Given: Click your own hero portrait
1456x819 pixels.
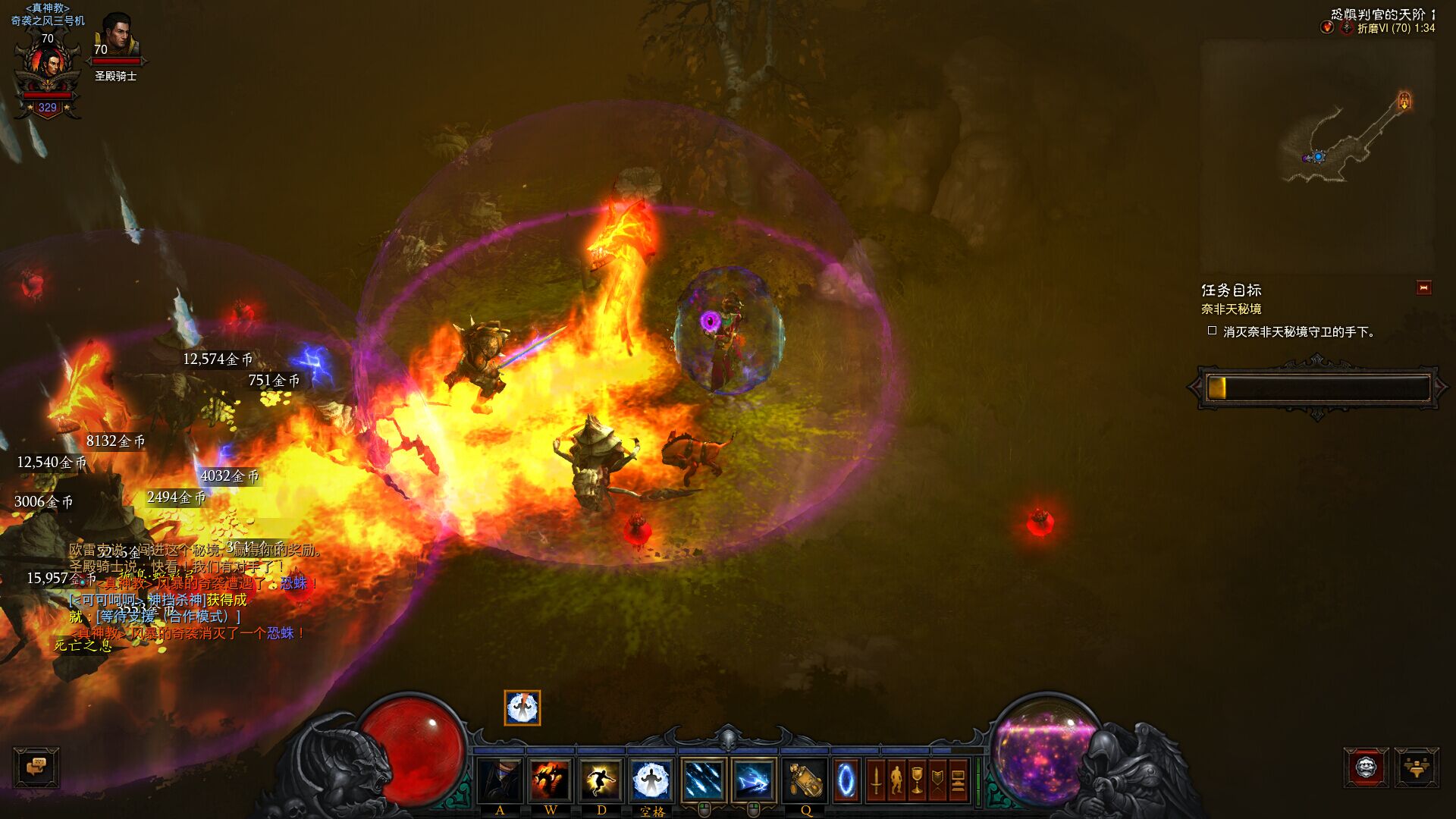Looking at the screenshot, I should (49, 67).
